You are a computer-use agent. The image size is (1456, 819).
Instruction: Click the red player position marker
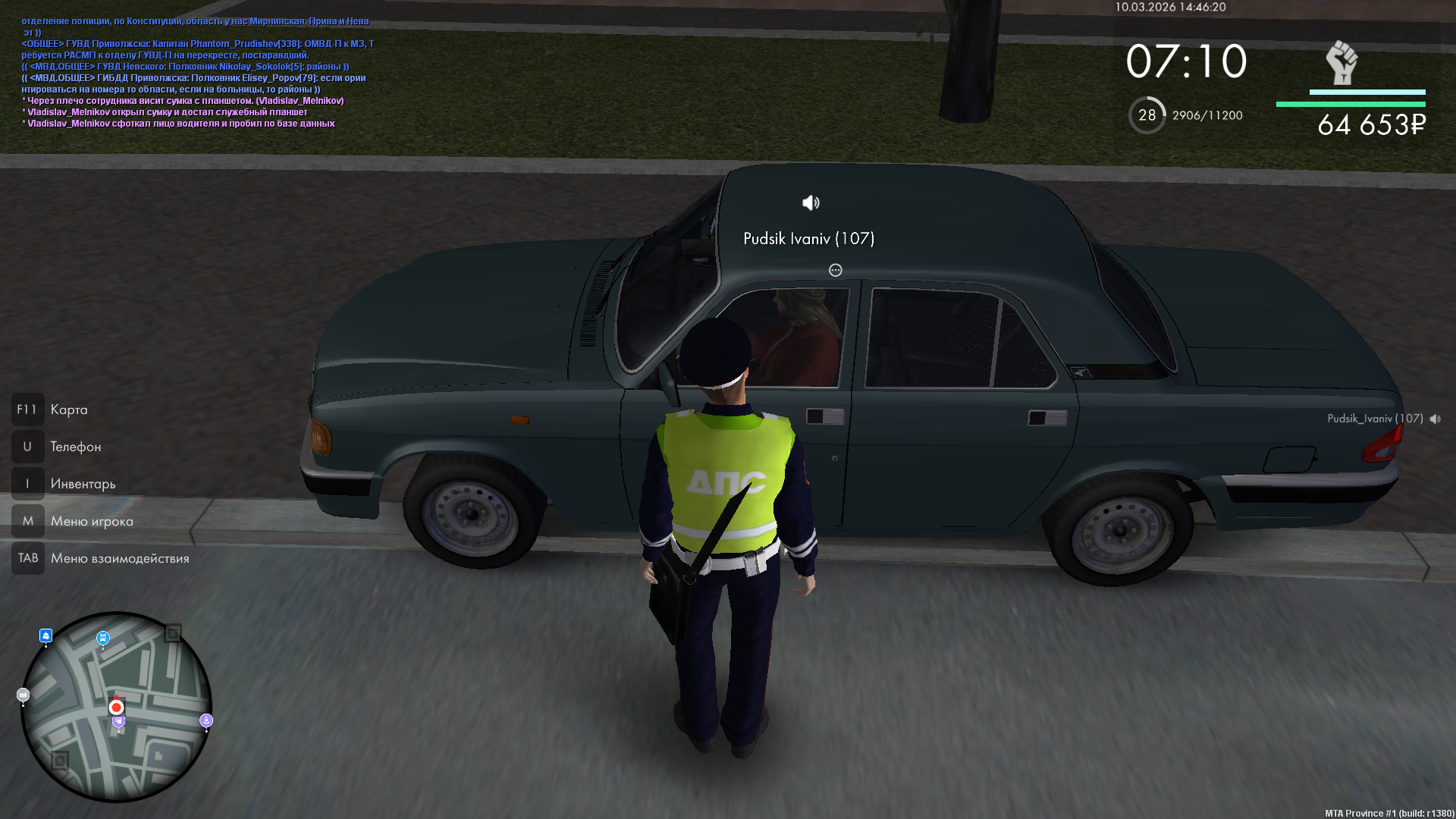[116, 707]
